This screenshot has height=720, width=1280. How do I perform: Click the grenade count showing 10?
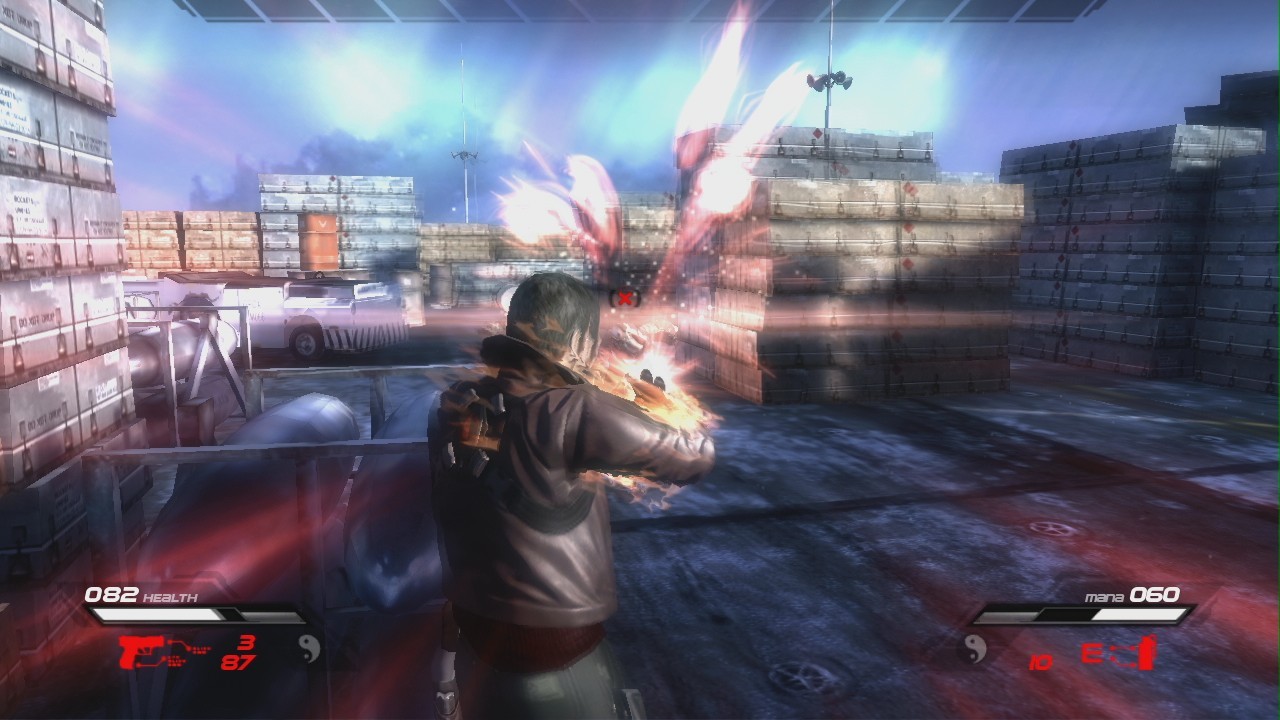(x=1040, y=662)
